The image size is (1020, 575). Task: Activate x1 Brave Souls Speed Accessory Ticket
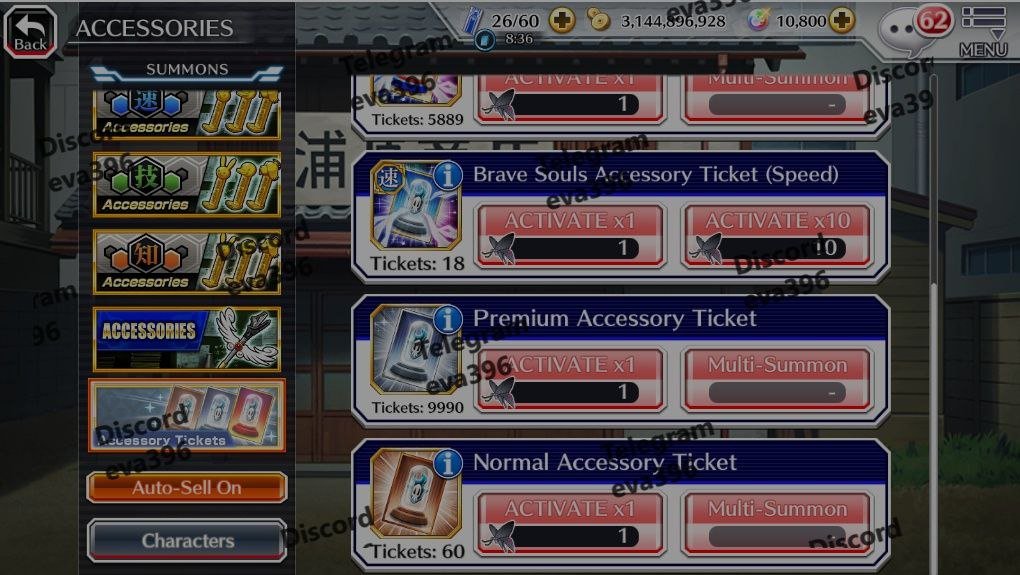(570, 236)
